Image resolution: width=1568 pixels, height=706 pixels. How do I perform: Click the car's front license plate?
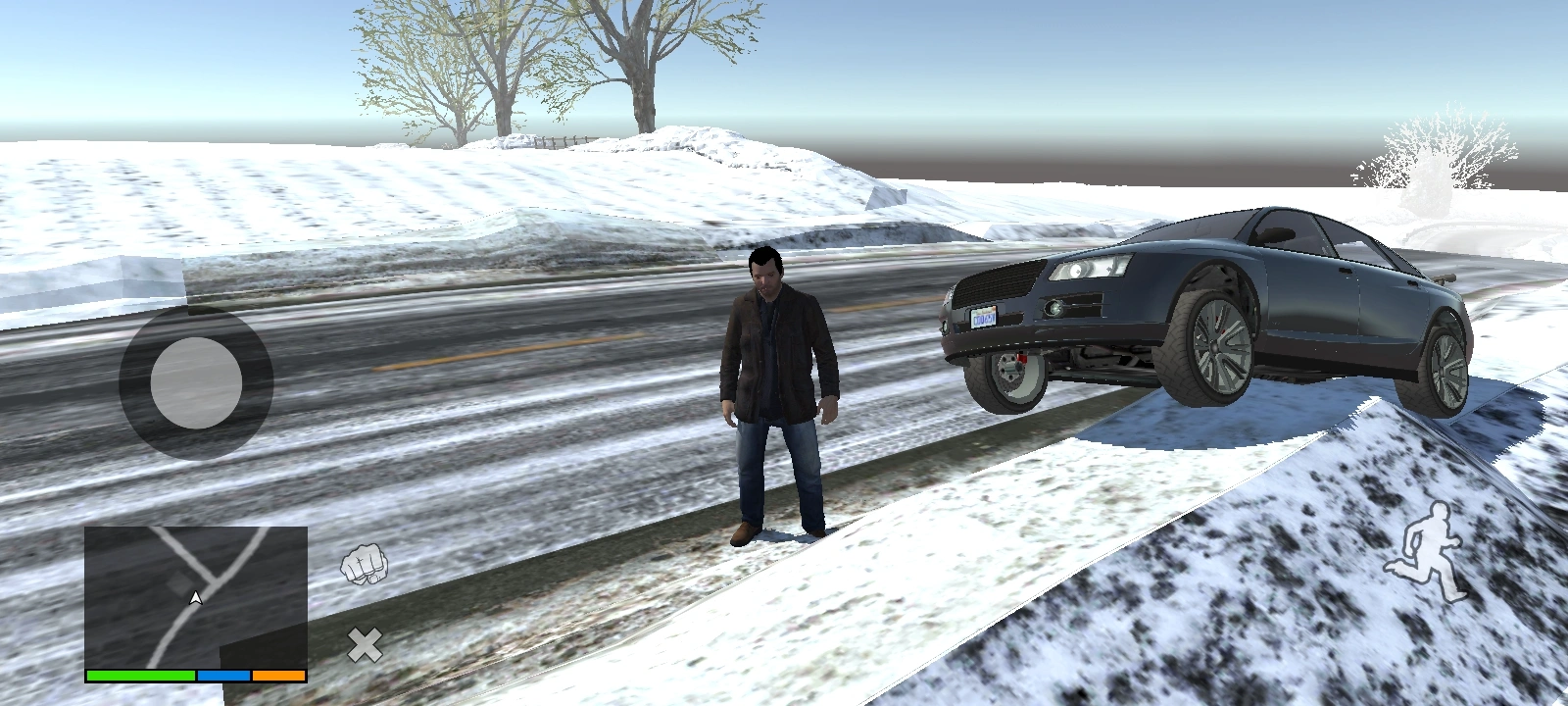point(983,316)
